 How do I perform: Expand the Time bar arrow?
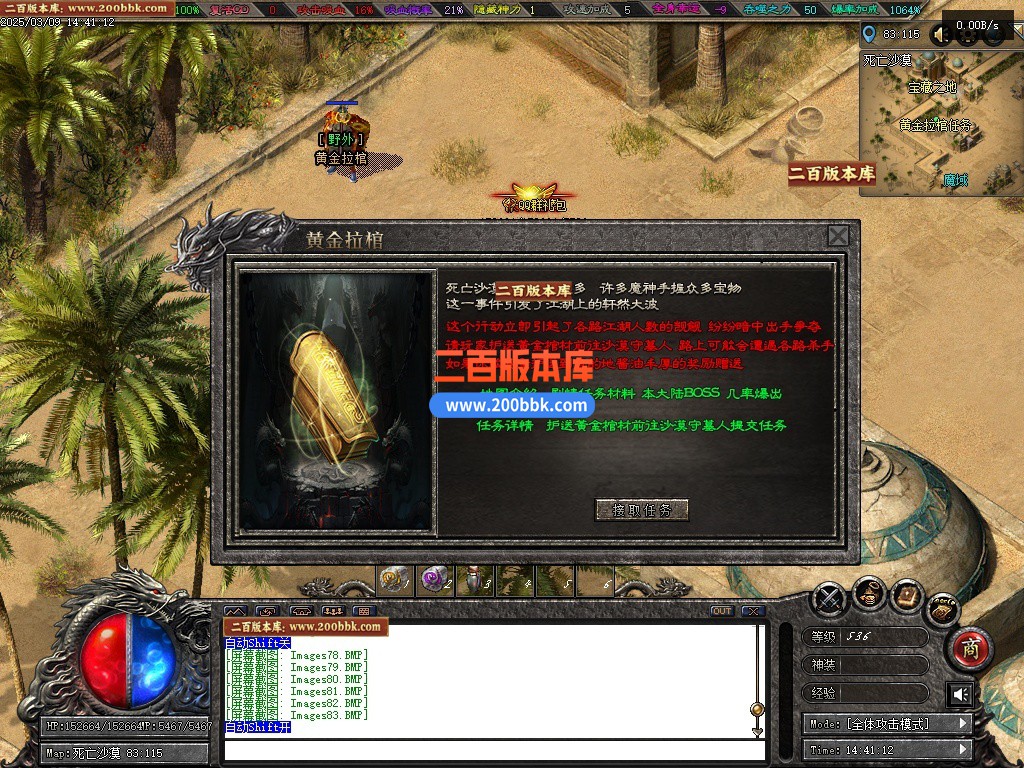coord(963,749)
